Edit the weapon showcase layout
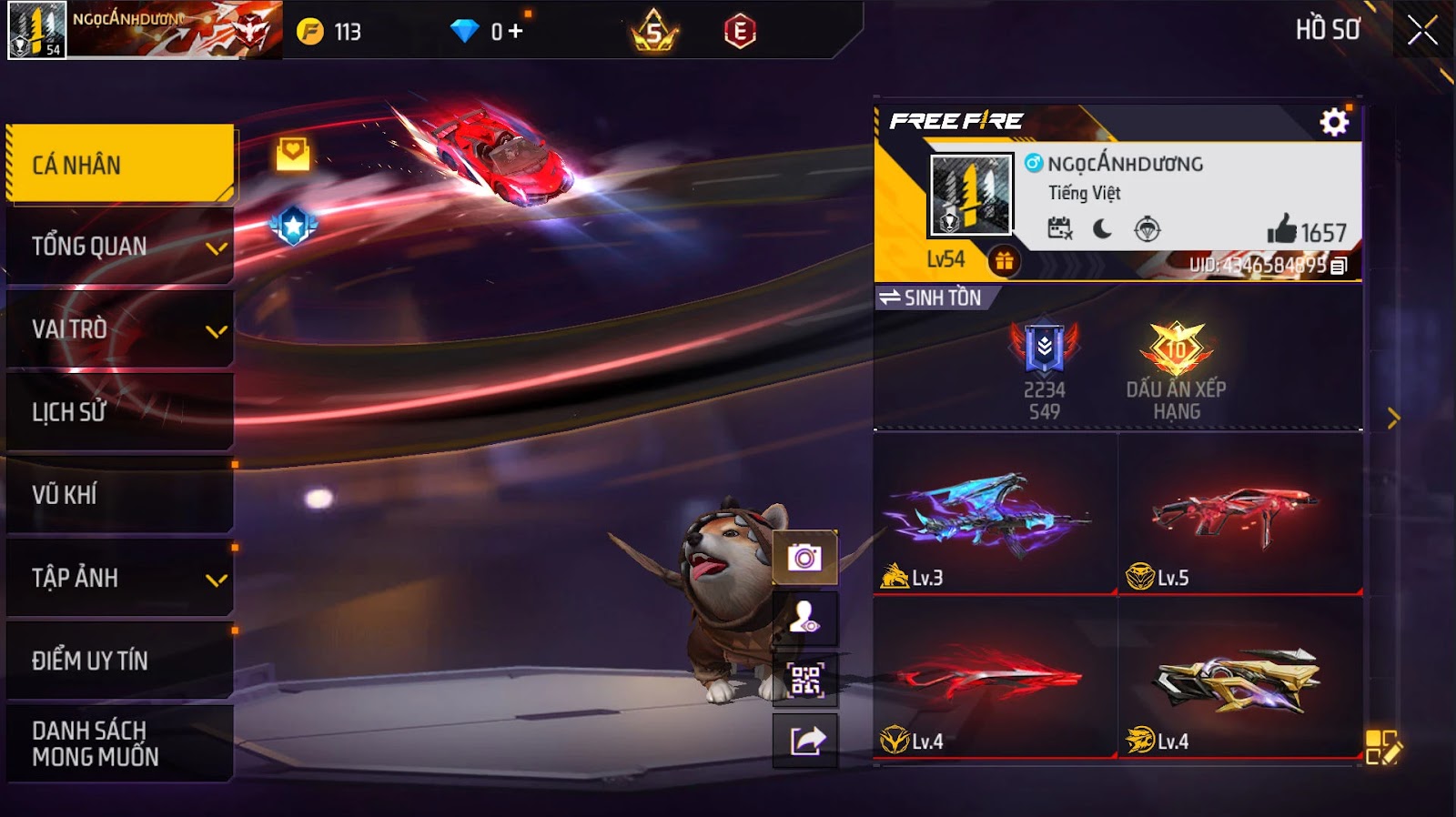Image resolution: width=1456 pixels, height=817 pixels. 1383,747
